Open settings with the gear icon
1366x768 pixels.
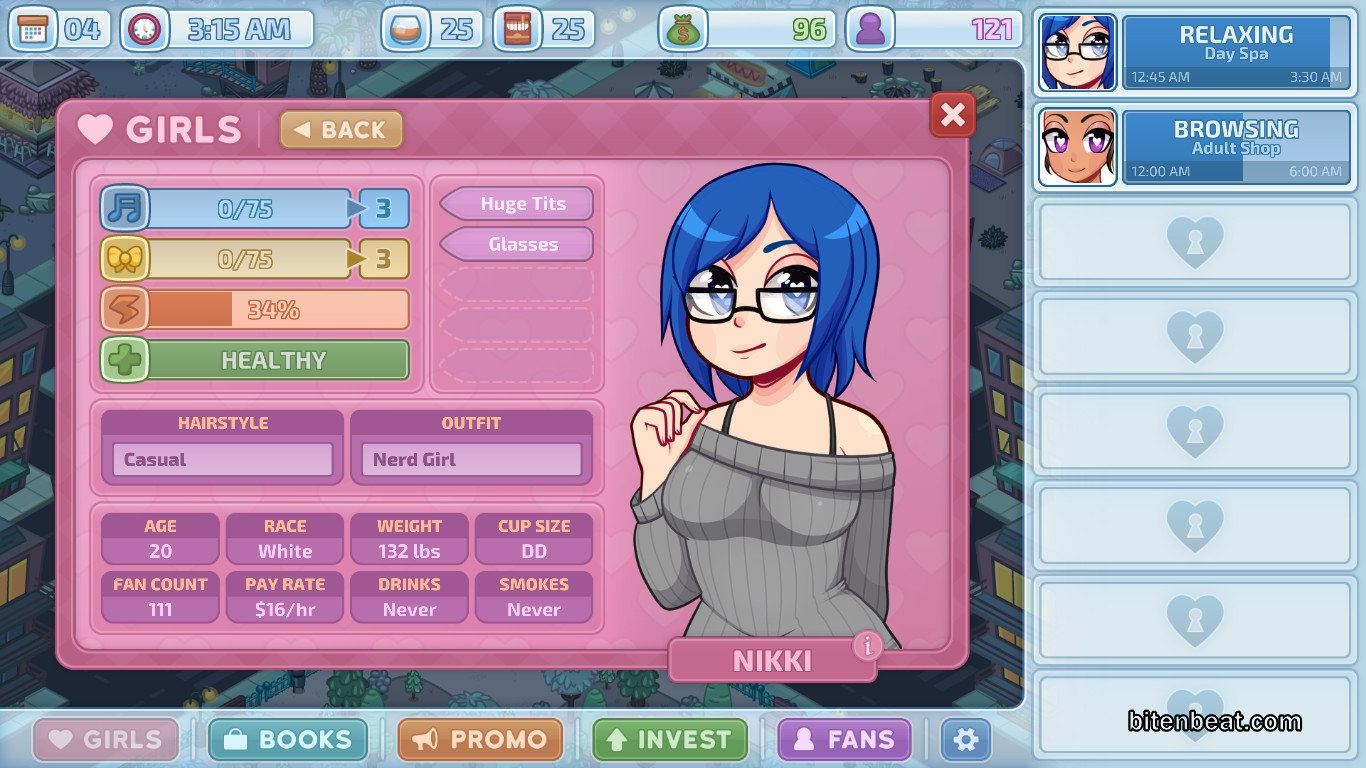coord(965,740)
